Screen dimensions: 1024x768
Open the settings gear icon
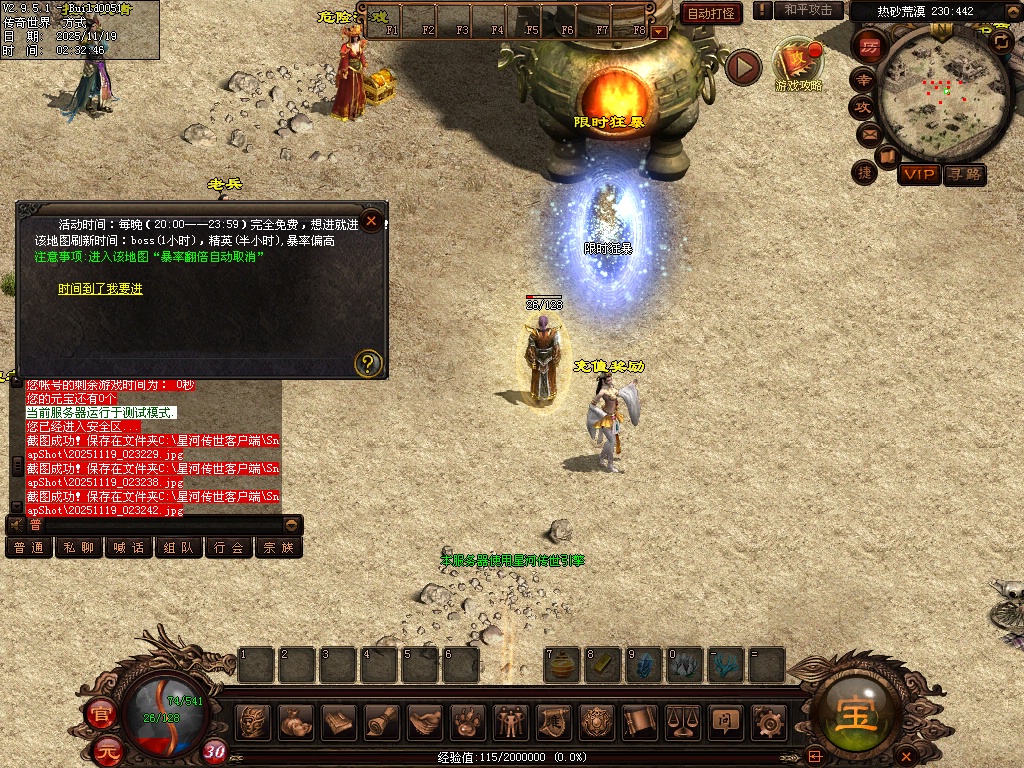click(x=768, y=720)
